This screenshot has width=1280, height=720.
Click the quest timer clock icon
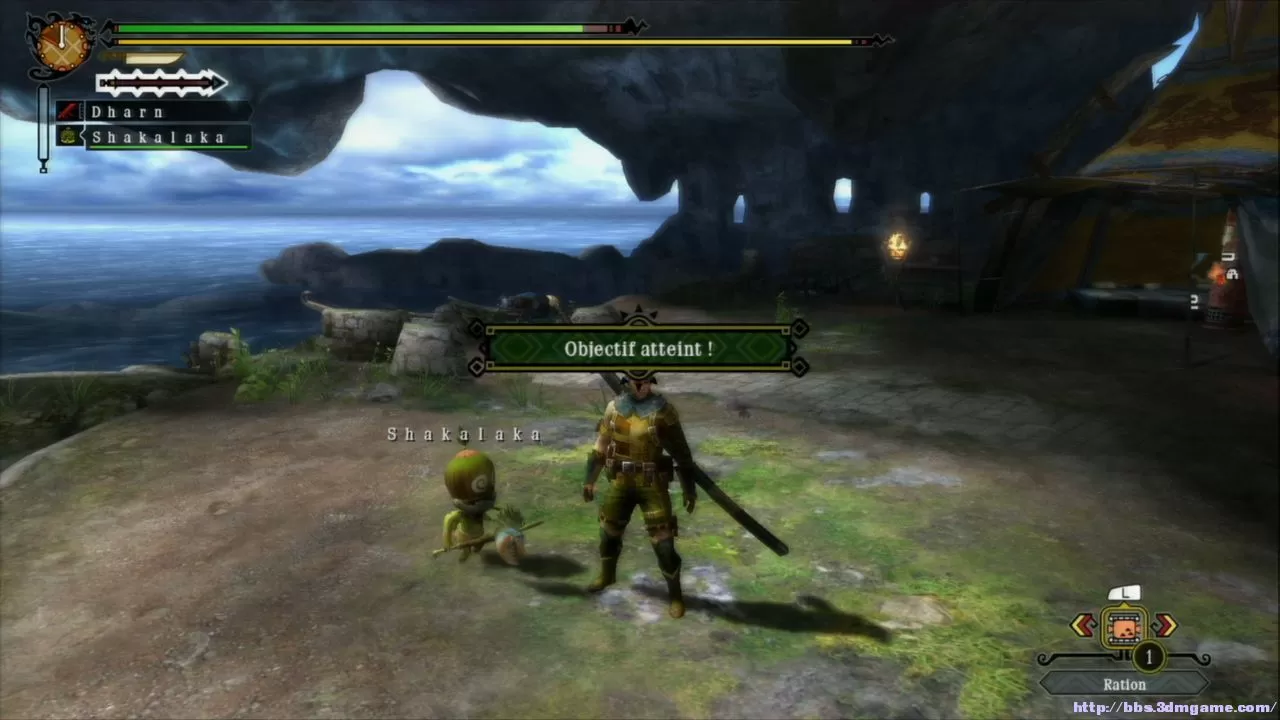62,42
